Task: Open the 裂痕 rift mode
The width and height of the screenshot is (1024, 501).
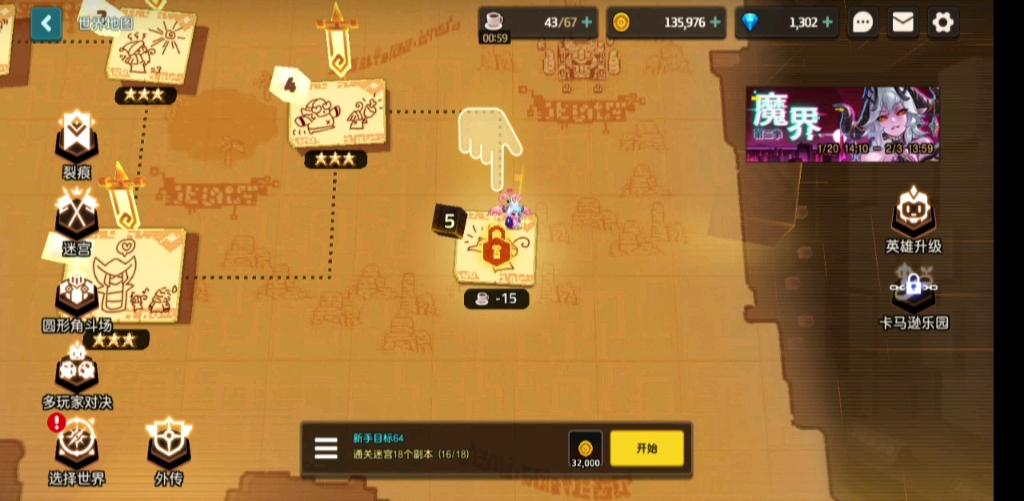Action: 77,140
